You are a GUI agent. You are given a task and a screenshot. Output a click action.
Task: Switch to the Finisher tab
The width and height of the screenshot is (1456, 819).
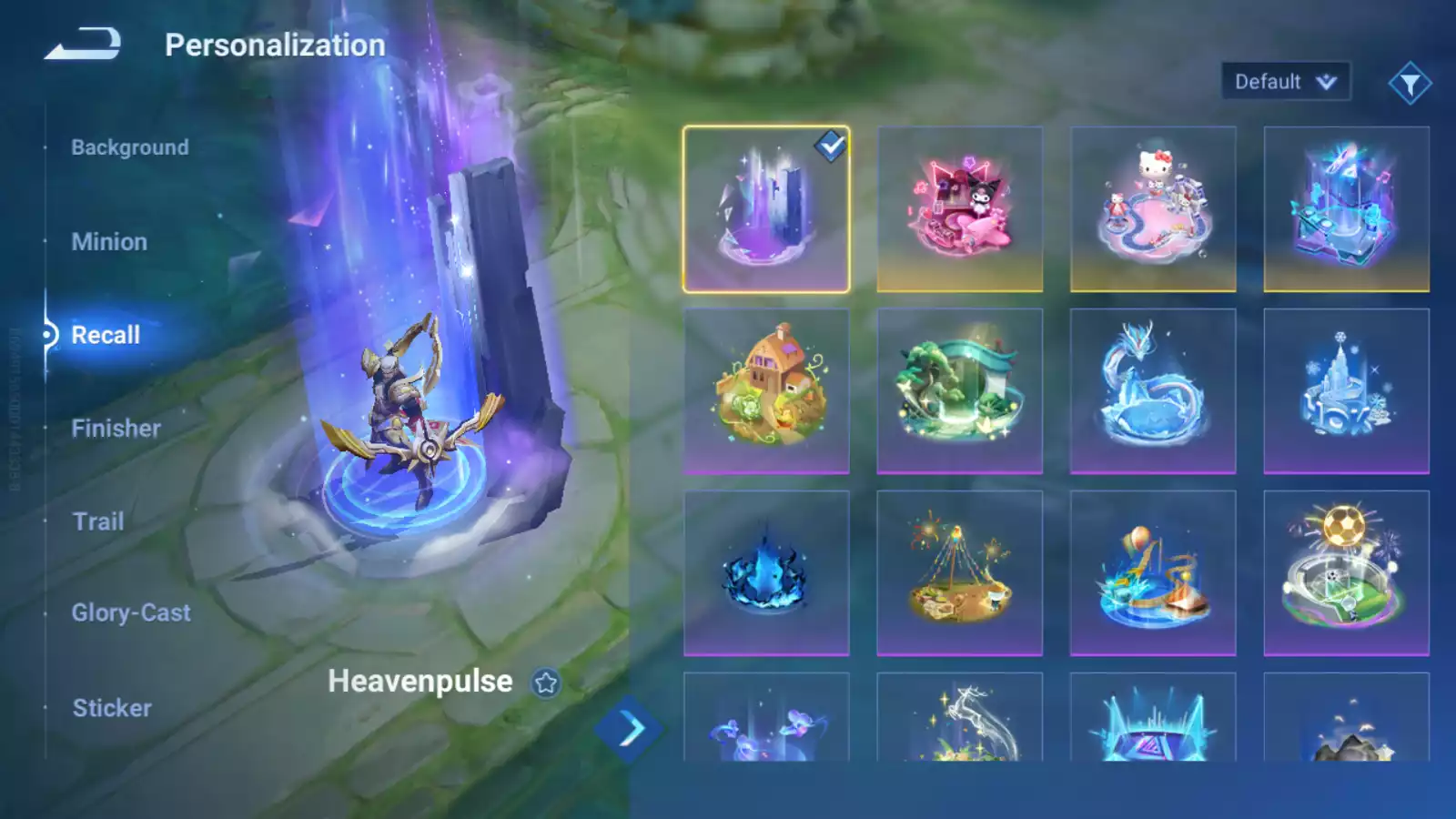coord(116,429)
